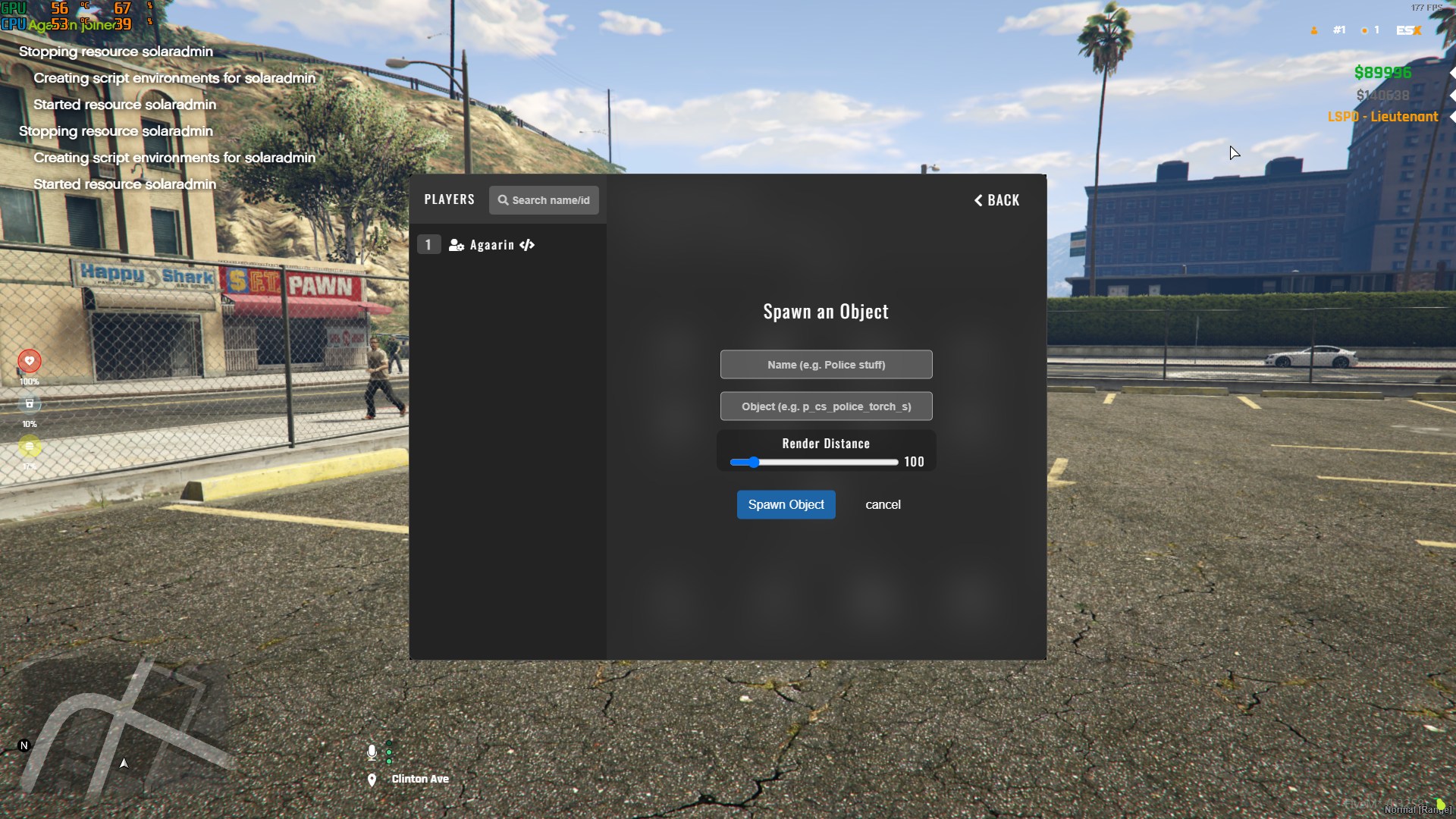Click the Spawn Object button
Viewport: 1456px width, 819px height.
786,504
